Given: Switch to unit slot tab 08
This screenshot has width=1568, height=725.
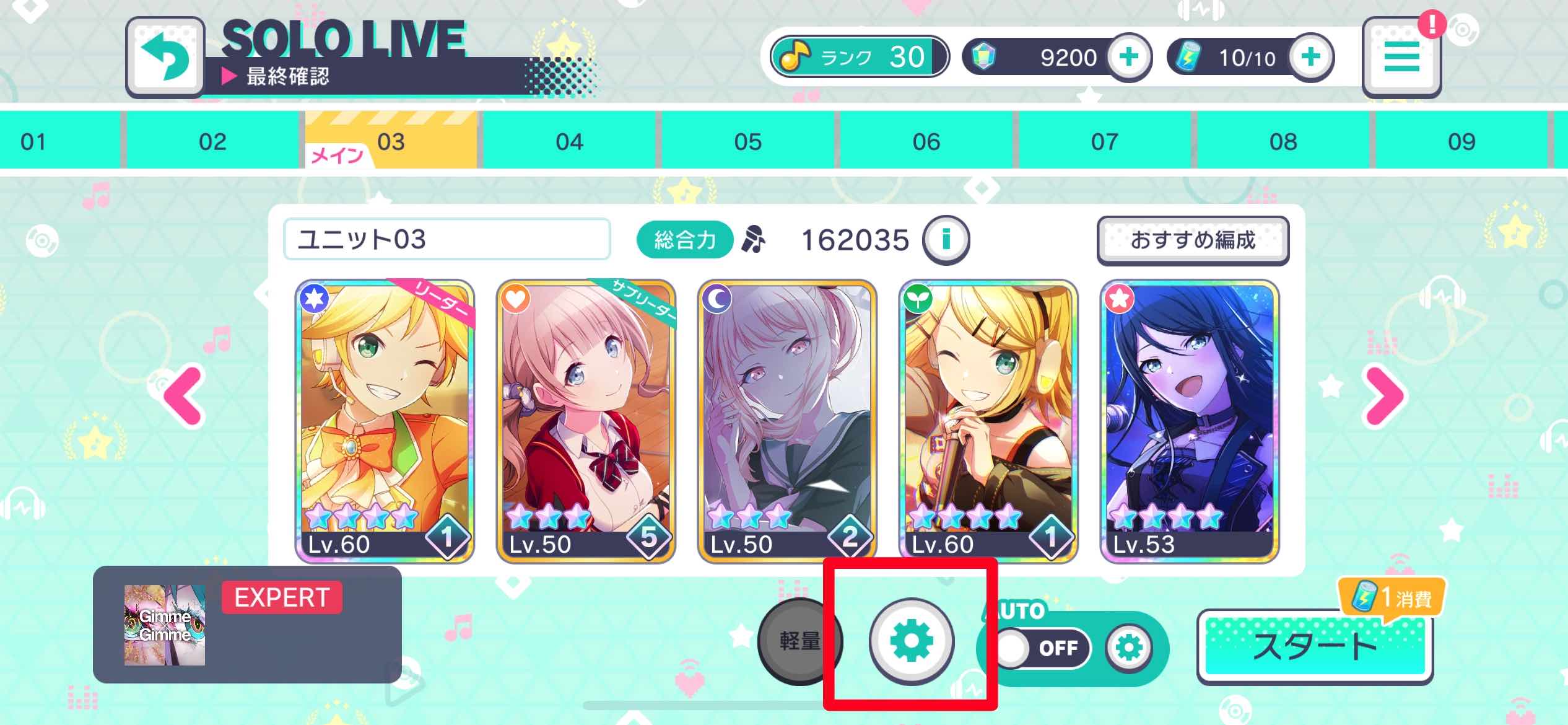Looking at the screenshot, I should (1286, 141).
